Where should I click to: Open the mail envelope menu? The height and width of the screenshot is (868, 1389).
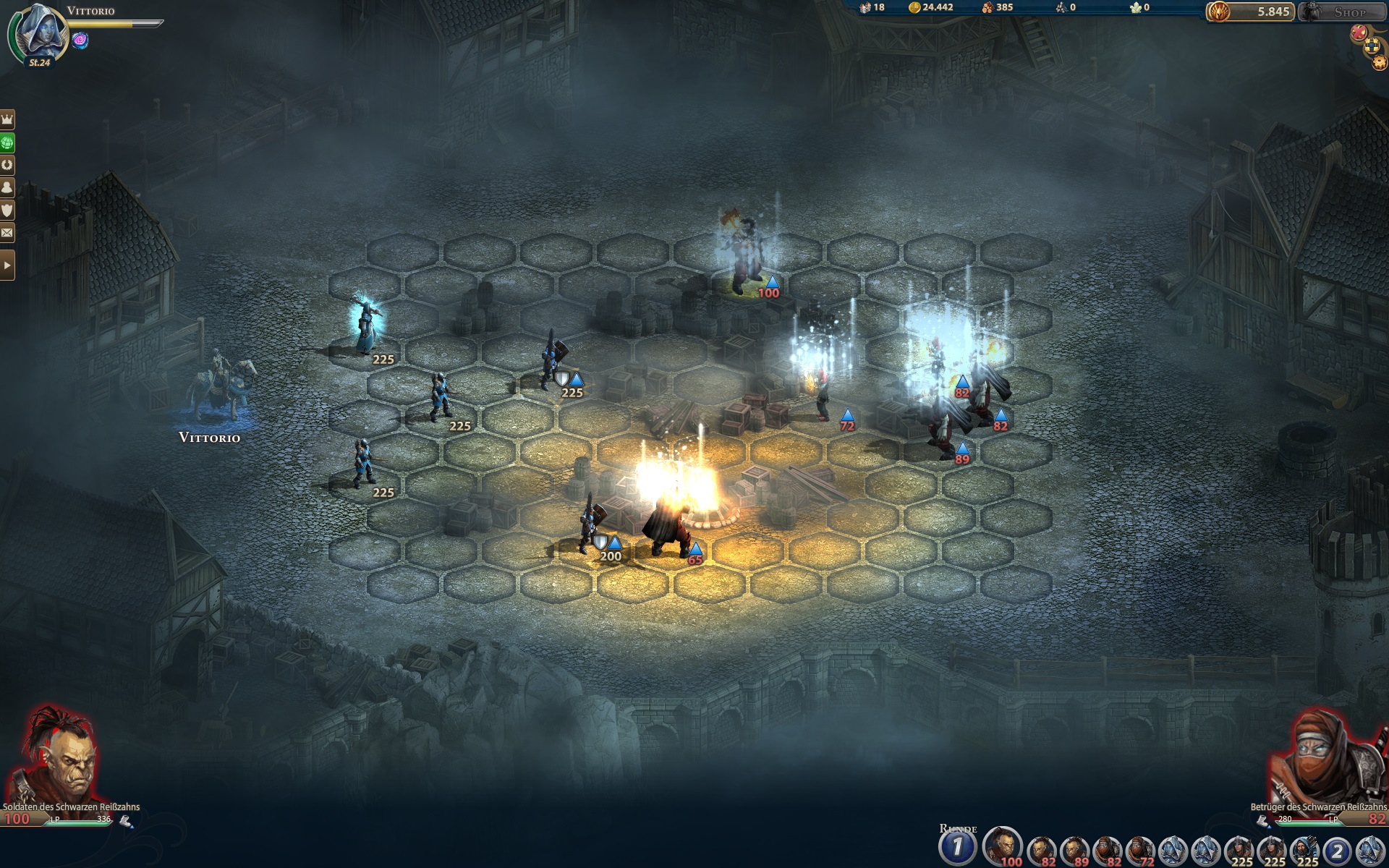click(7, 233)
